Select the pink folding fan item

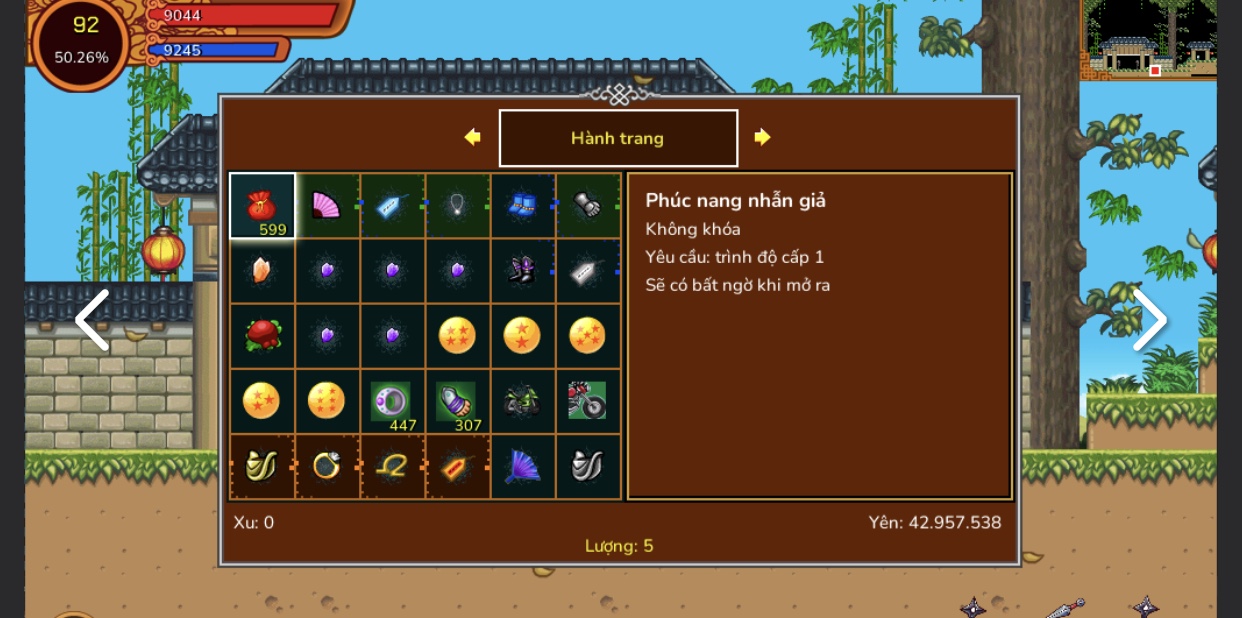coord(327,206)
